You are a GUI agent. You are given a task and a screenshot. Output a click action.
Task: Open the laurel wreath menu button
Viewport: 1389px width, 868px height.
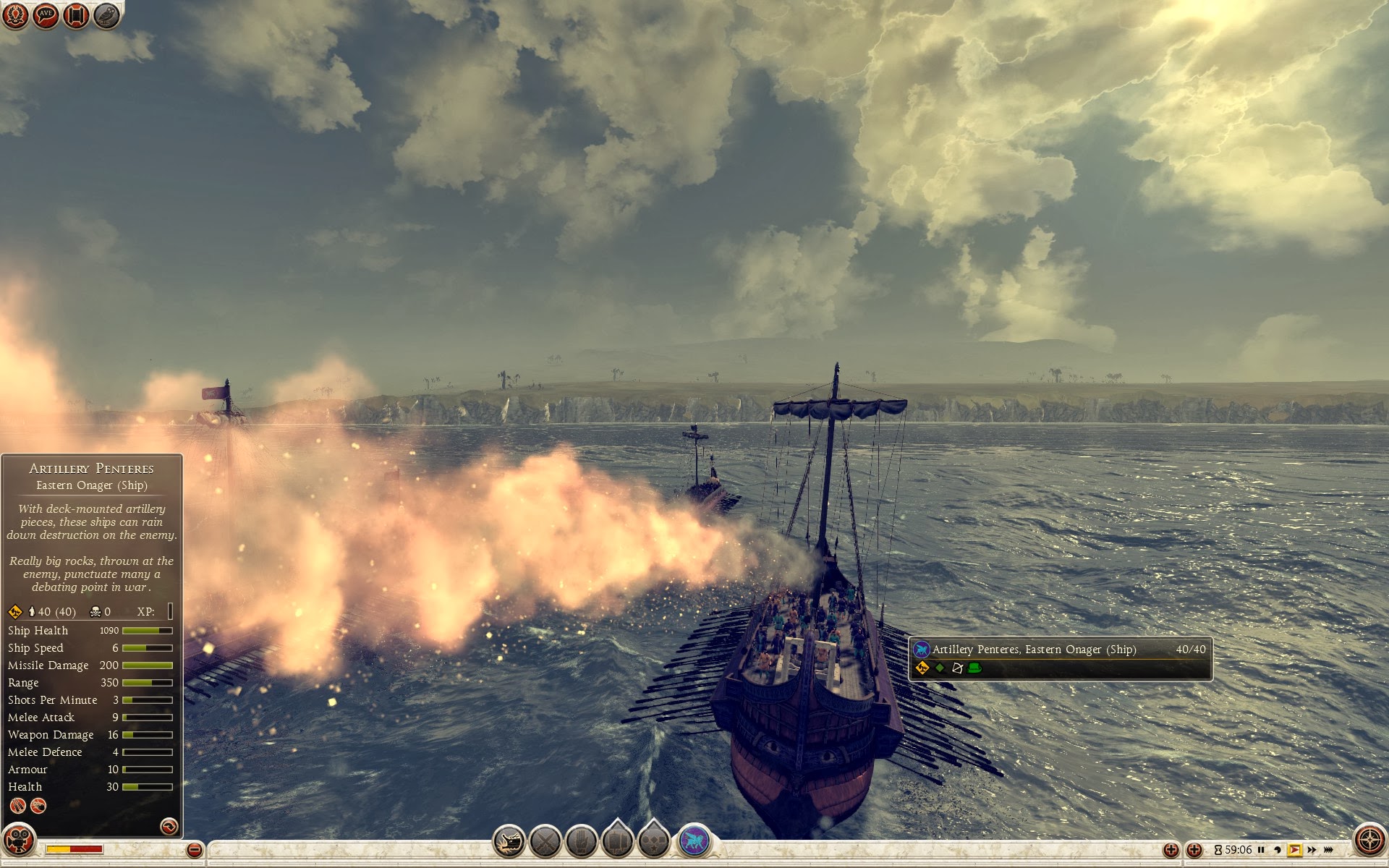tap(15, 15)
